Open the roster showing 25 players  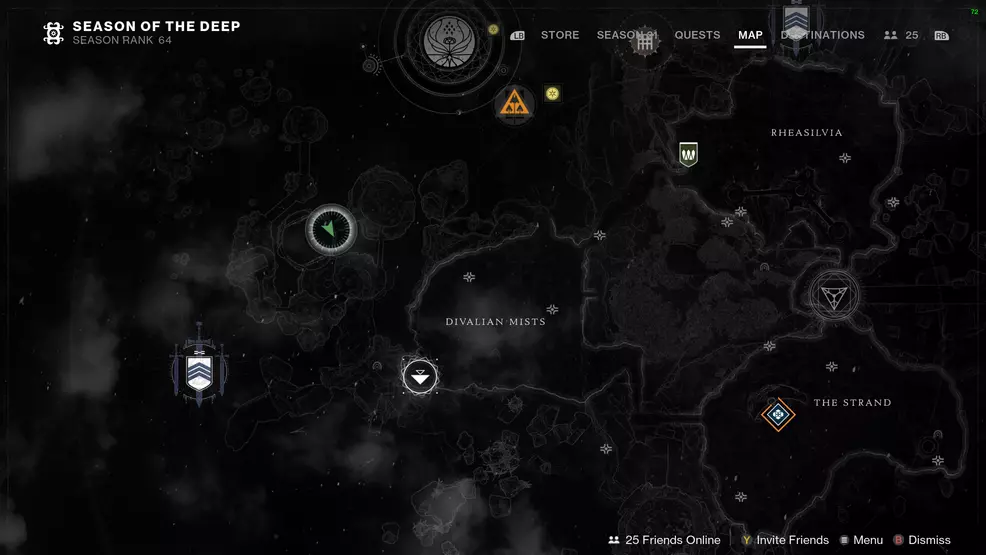pyautogui.click(x=901, y=35)
